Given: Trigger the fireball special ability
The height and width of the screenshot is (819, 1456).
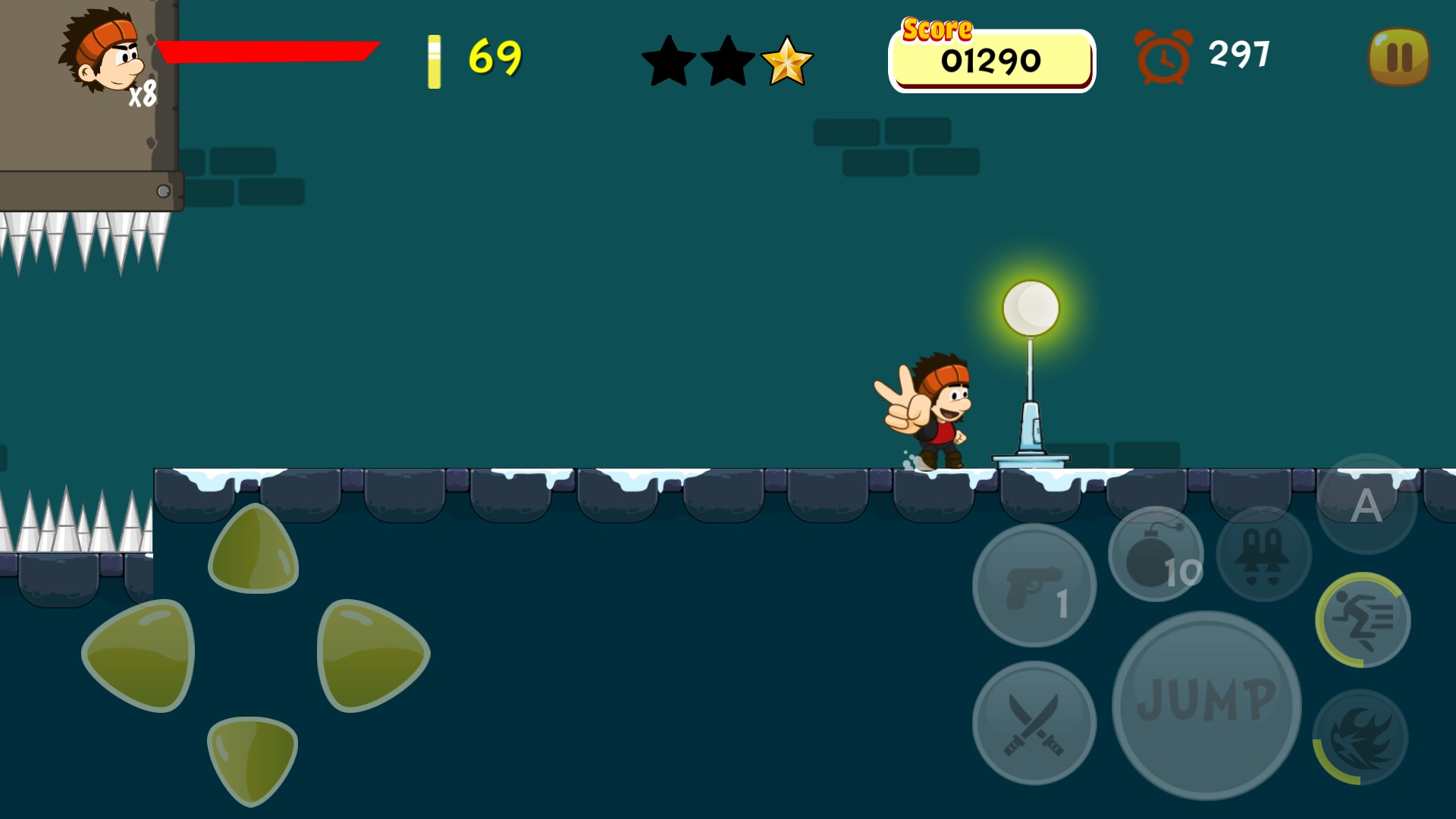Looking at the screenshot, I should (x=1360, y=736).
